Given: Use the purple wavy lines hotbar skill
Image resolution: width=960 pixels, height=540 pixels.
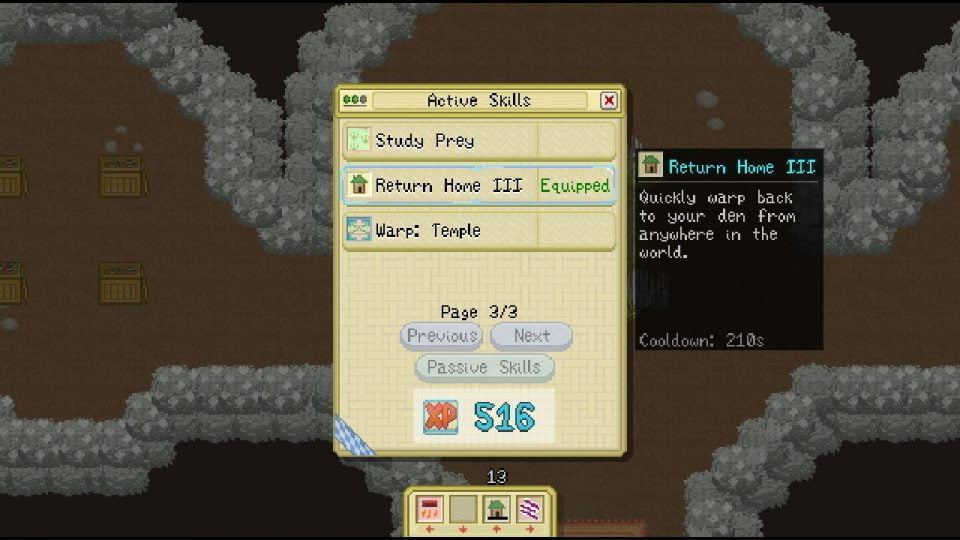Looking at the screenshot, I should pos(529,510).
